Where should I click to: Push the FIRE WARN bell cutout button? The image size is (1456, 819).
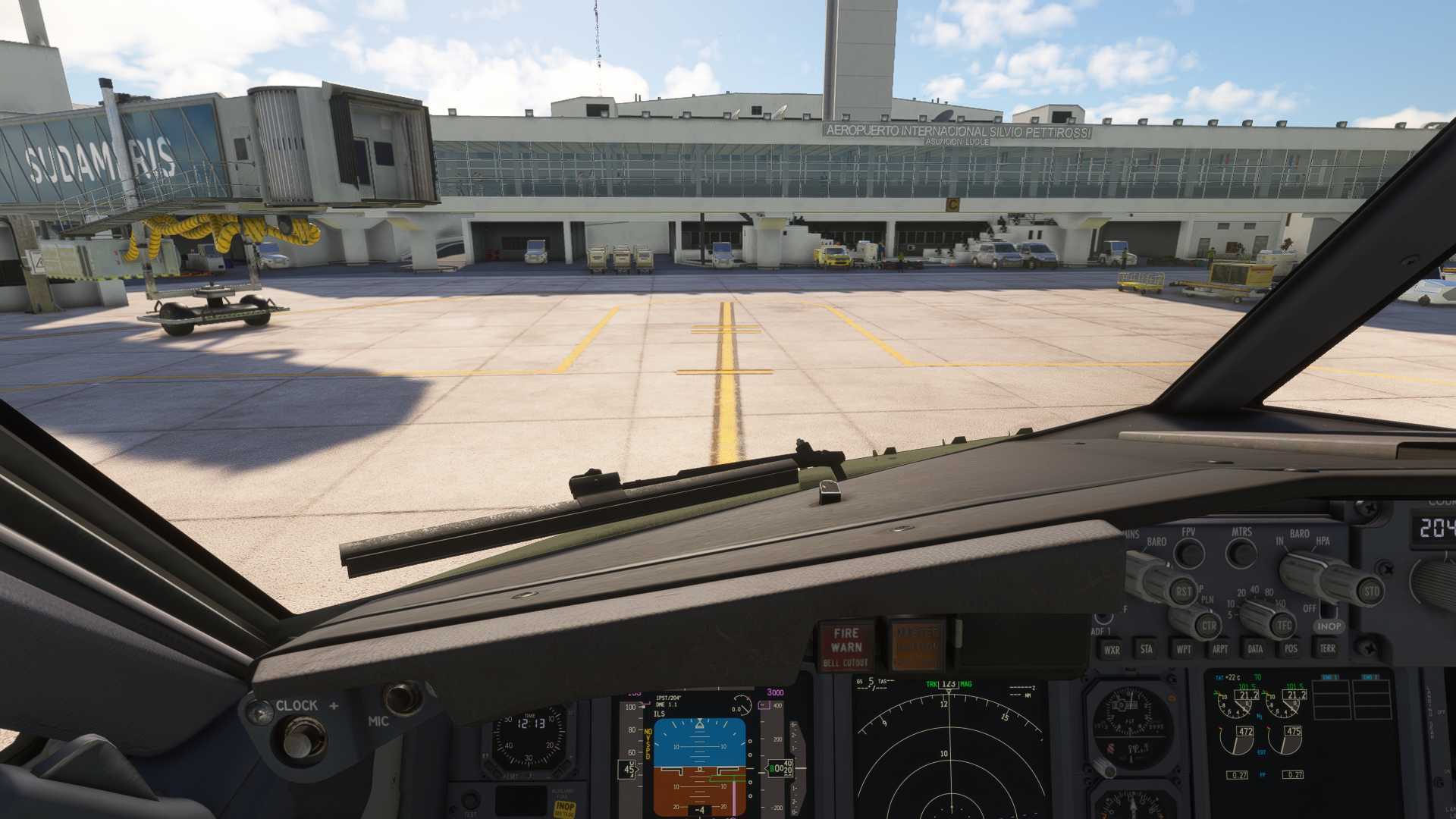click(x=846, y=646)
